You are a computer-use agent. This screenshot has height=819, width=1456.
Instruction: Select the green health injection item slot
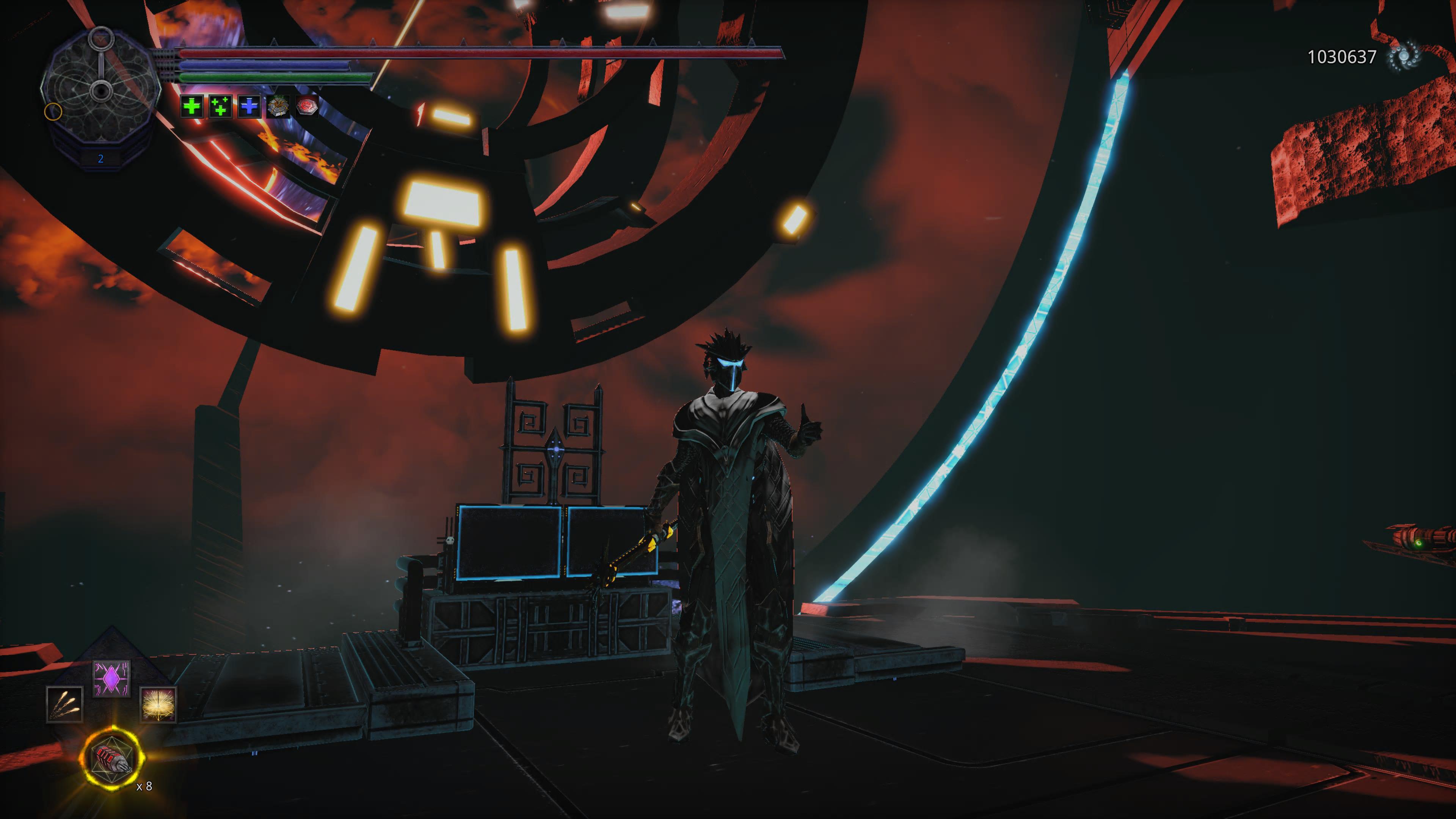point(191,107)
